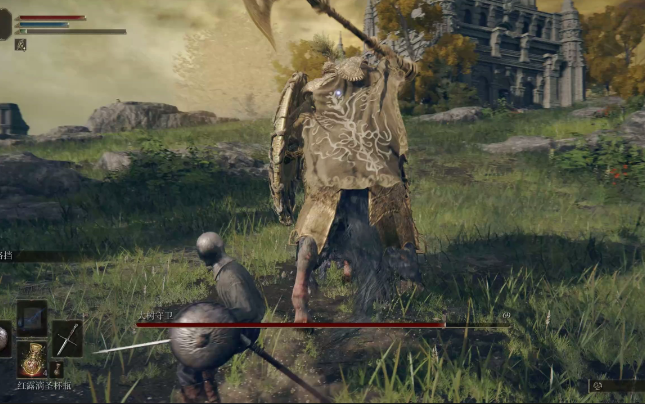Choose the small flask pouch slot

(x=57, y=368)
